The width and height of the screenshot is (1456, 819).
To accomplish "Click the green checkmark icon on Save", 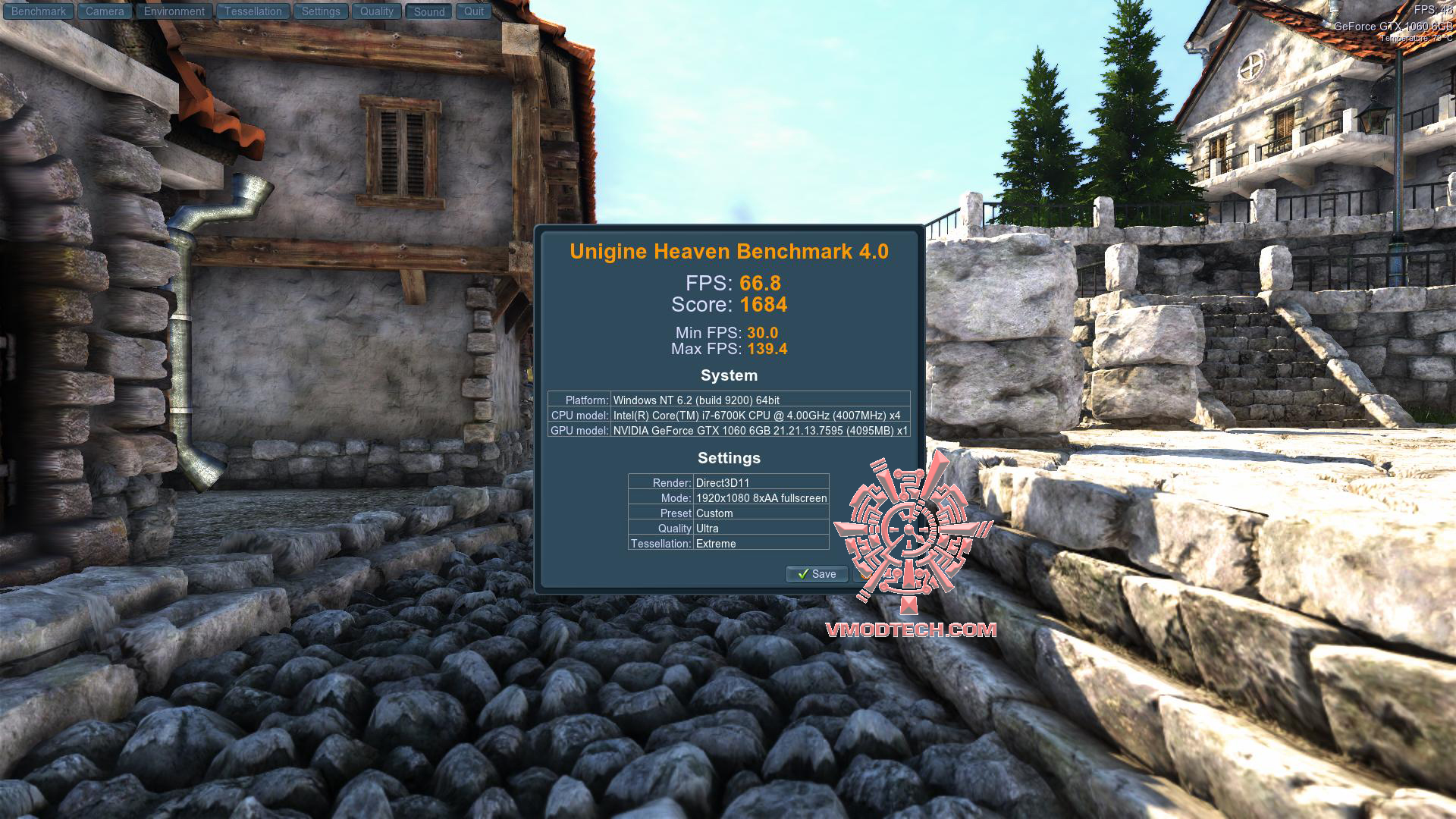I will point(805,574).
